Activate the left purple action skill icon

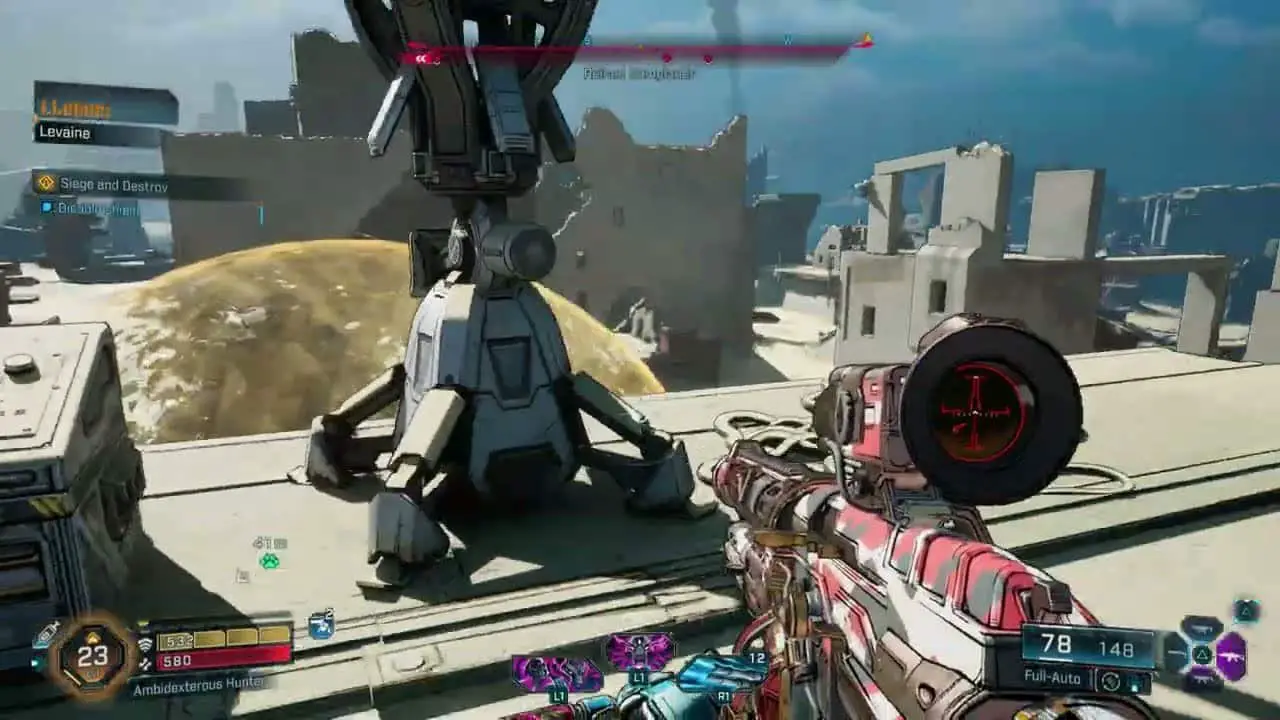click(556, 674)
